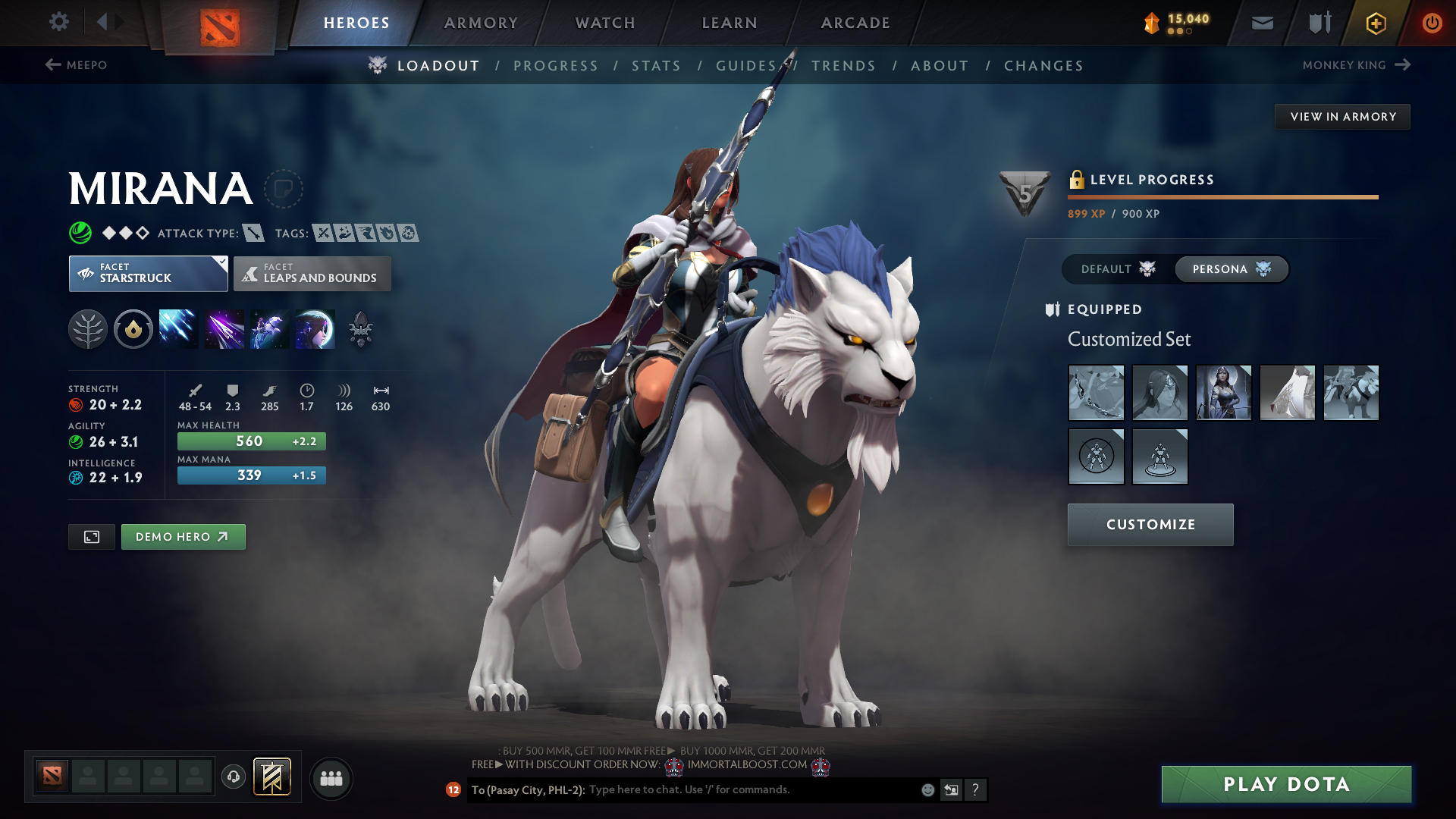The height and width of the screenshot is (819, 1456).
Task: Select the Leaps and Bounds facet
Action: pos(312,274)
